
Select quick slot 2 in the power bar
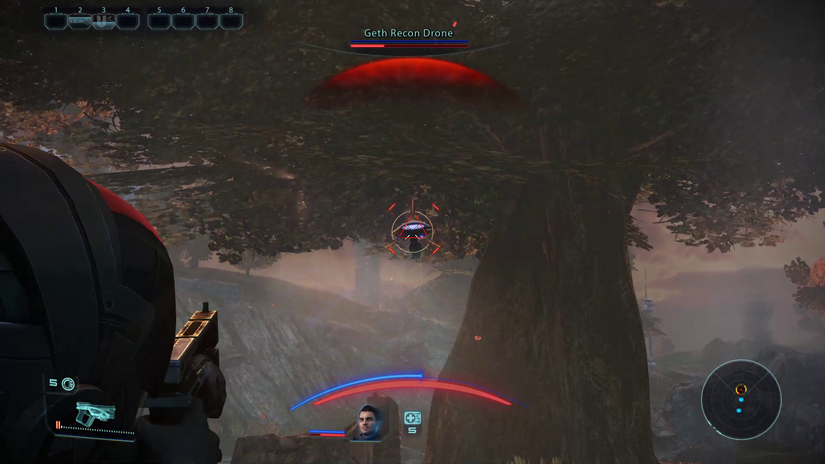[80, 20]
